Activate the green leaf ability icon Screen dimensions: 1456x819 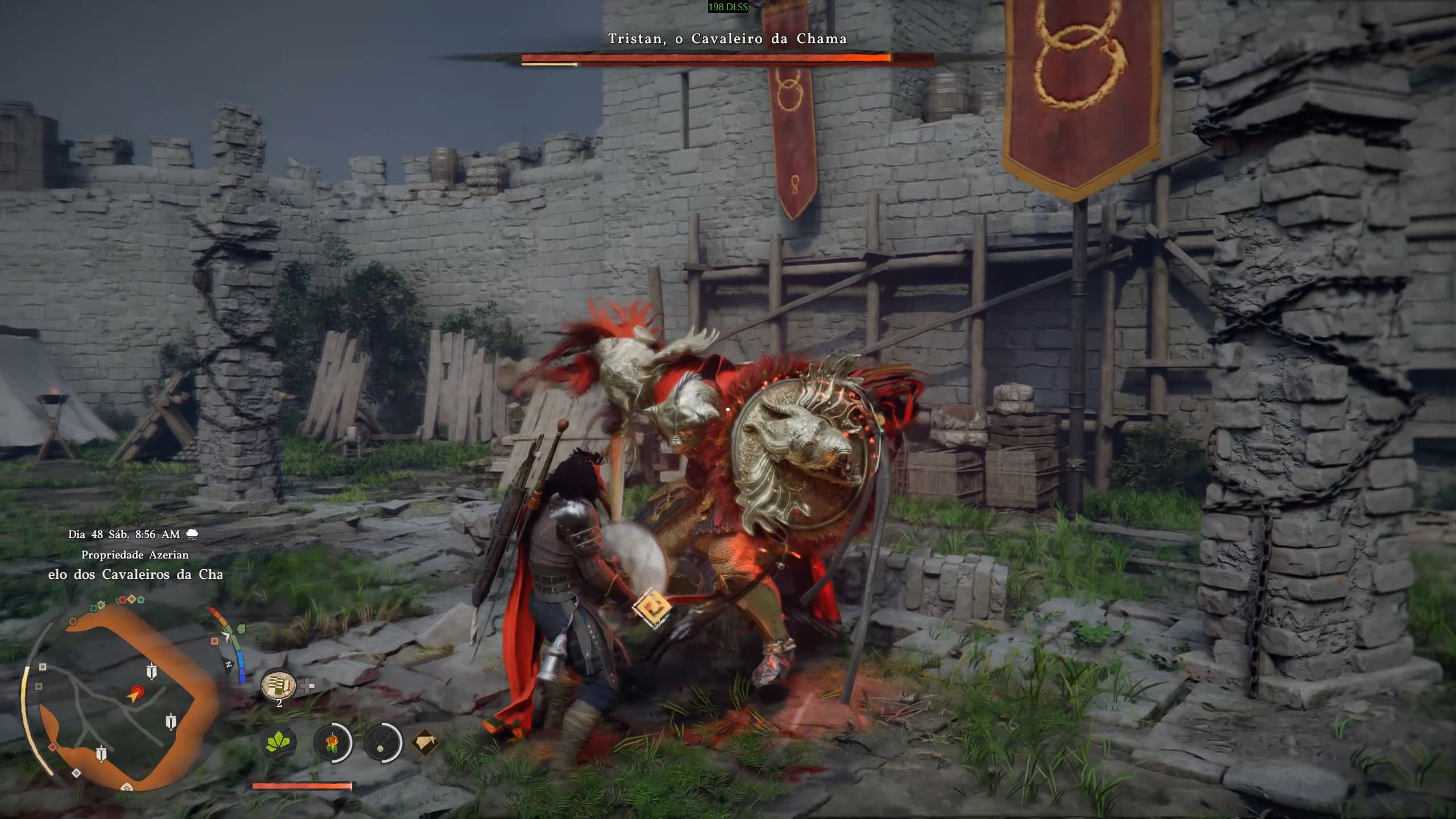coord(280,742)
